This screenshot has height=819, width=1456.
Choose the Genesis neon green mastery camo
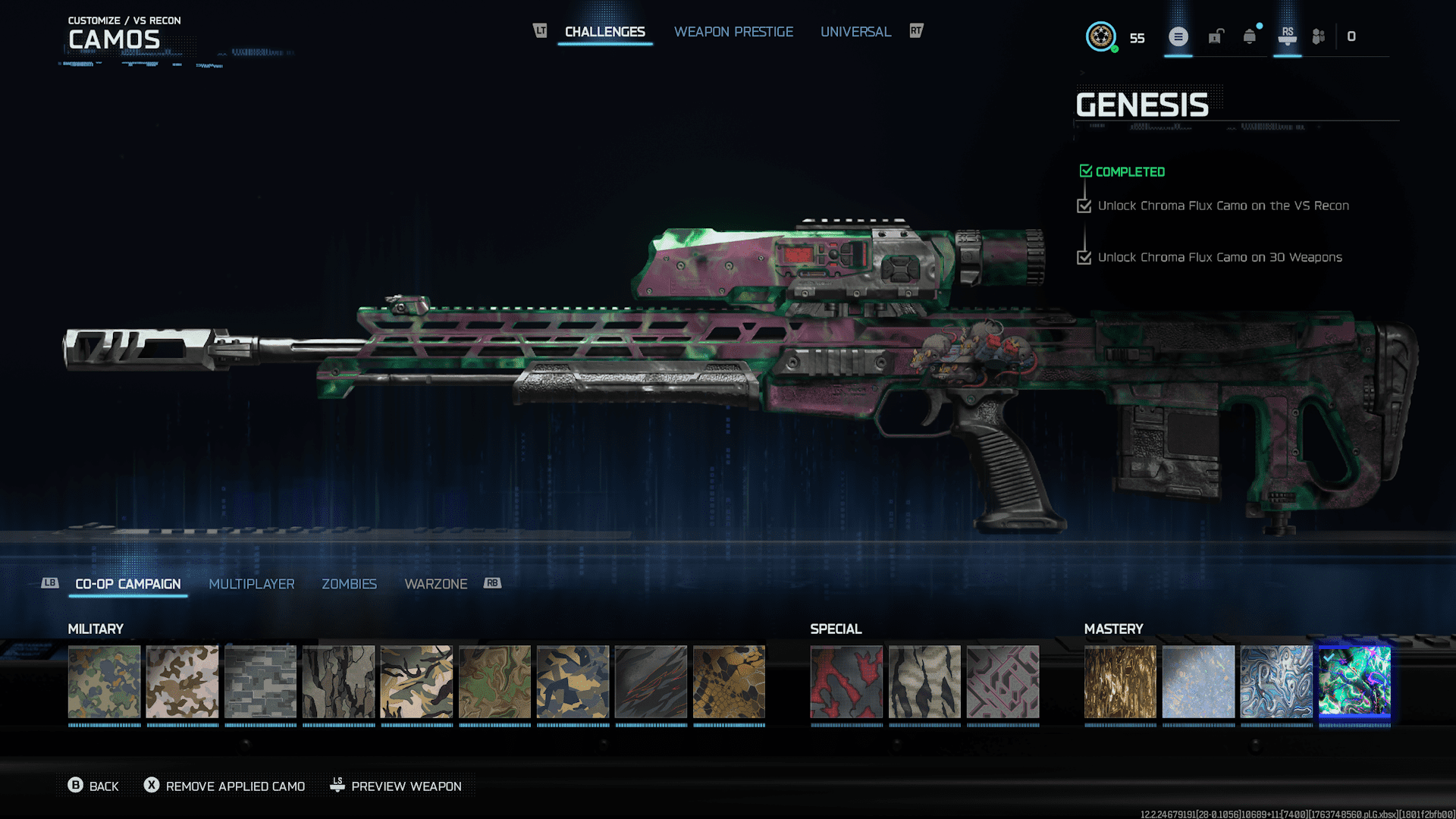pyautogui.click(x=1354, y=682)
